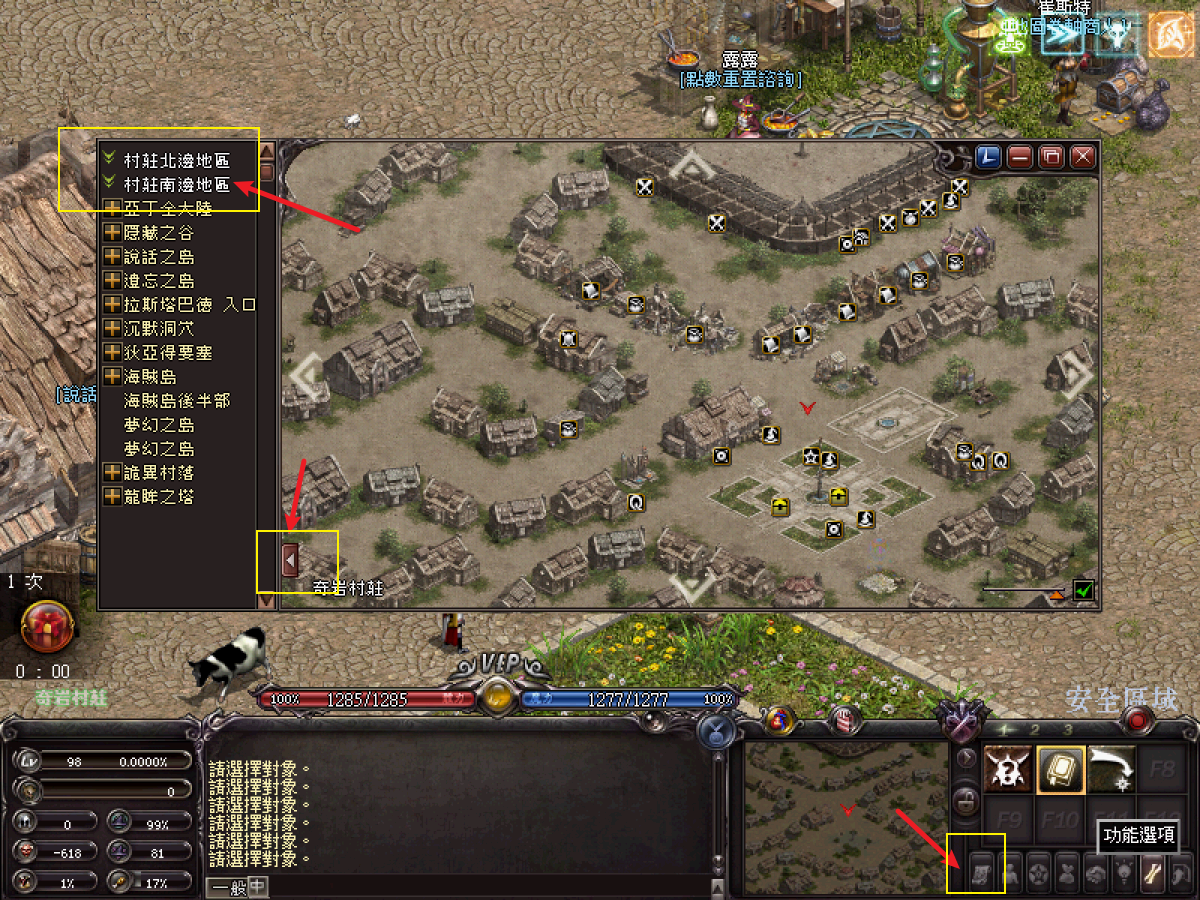This screenshot has width=1200, height=900.
Task: Expand the 說話之島 region
Action: coord(113,257)
